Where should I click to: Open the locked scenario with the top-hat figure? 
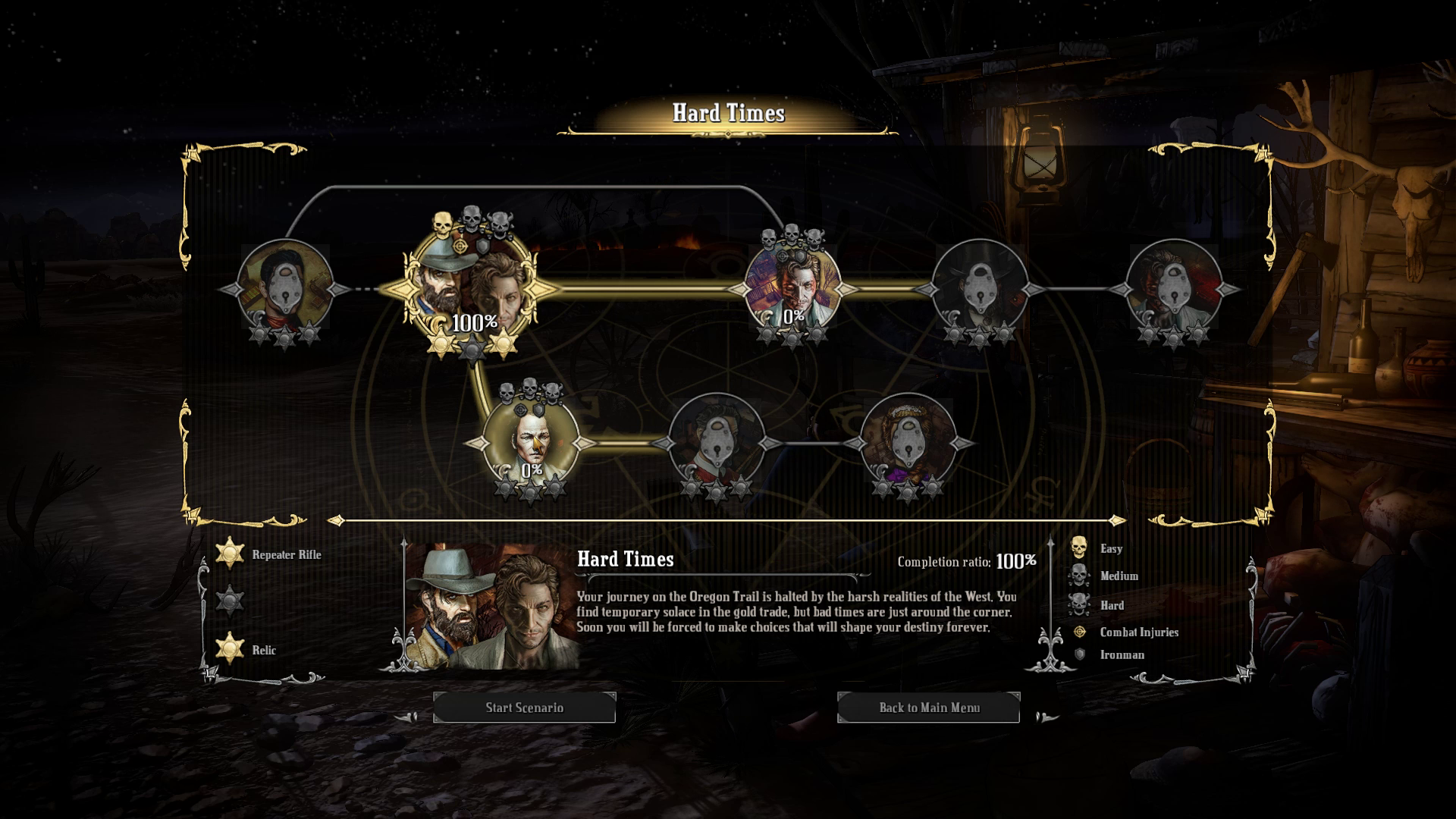tap(979, 288)
